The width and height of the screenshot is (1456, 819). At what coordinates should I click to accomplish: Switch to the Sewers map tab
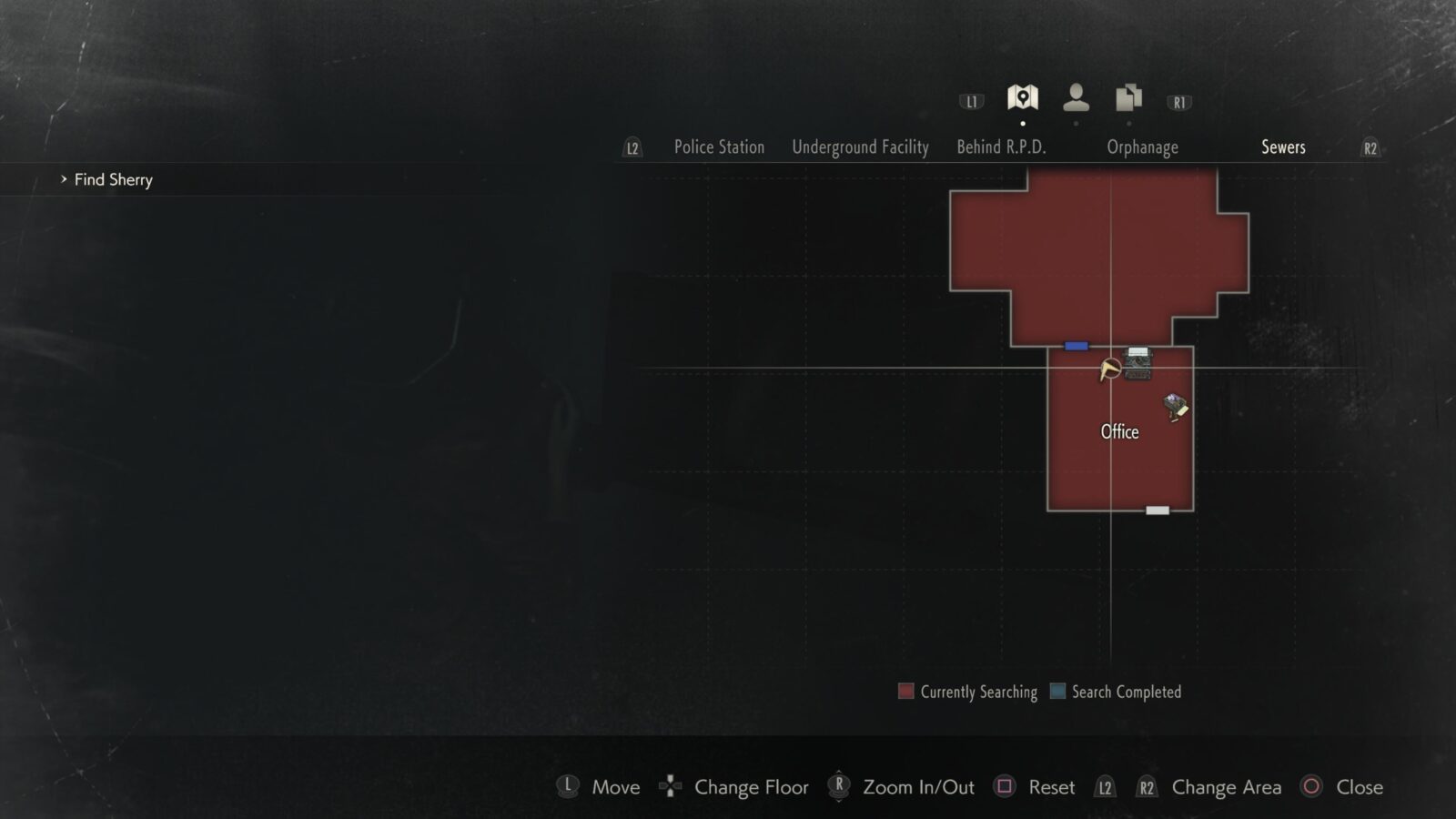1283,147
